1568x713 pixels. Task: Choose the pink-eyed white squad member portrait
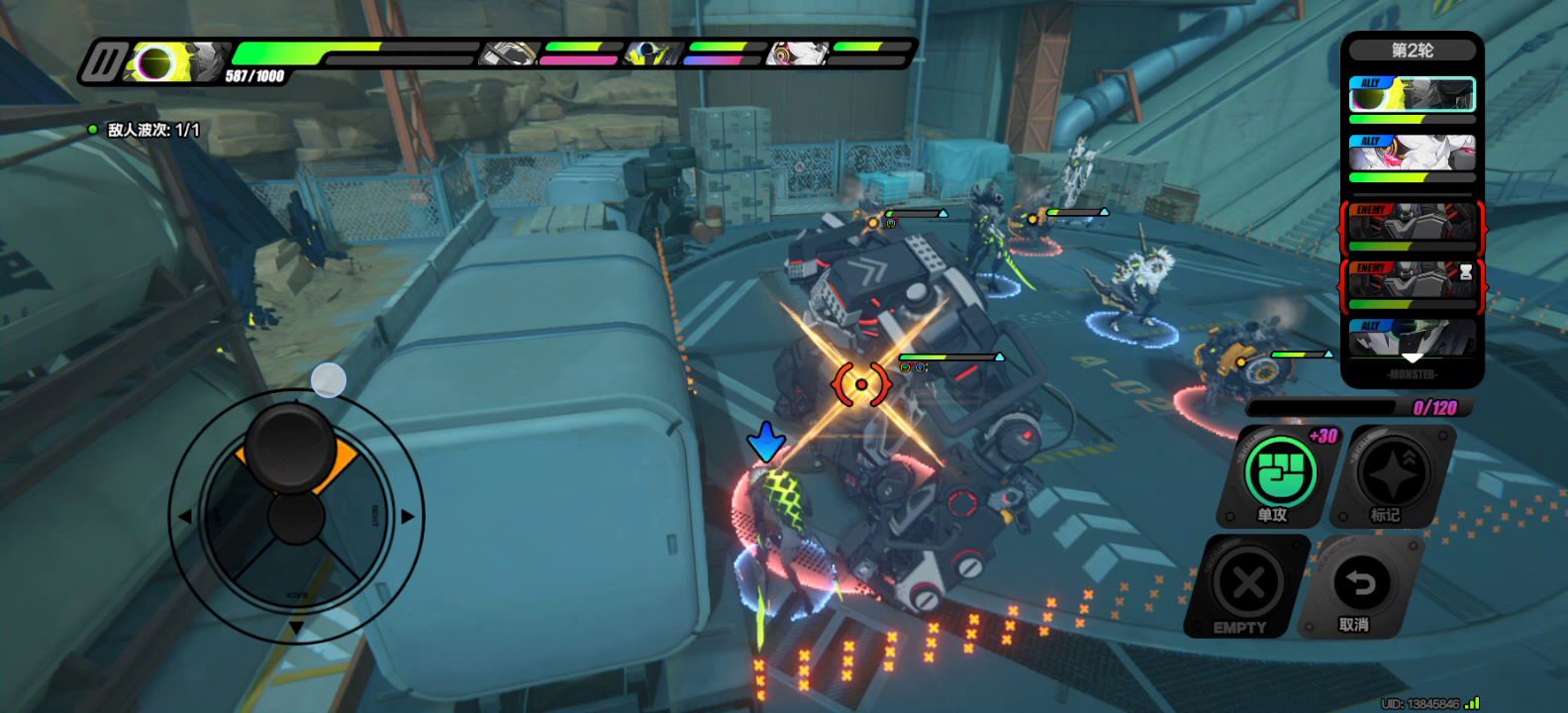796,53
